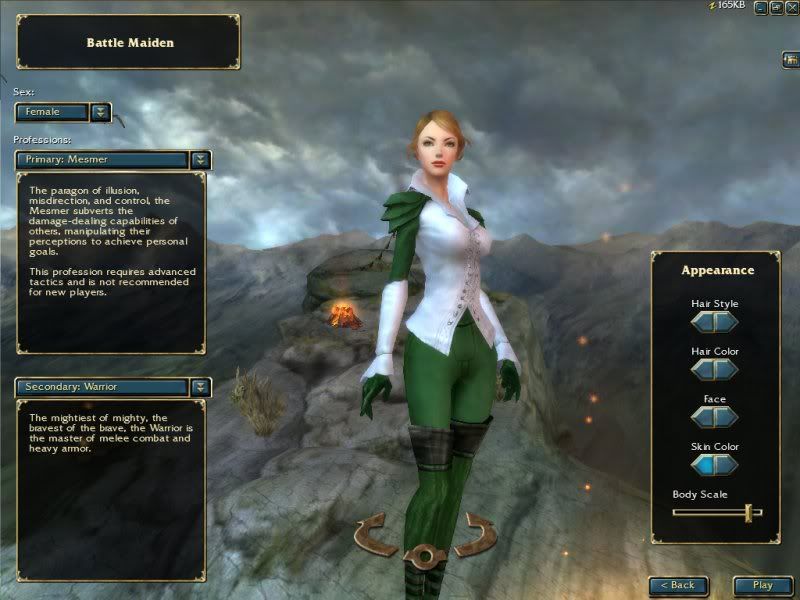This screenshot has height=600, width=800.
Task: Choose next Face with right arrow
Action: pyautogui.click(x=727, y=417)
